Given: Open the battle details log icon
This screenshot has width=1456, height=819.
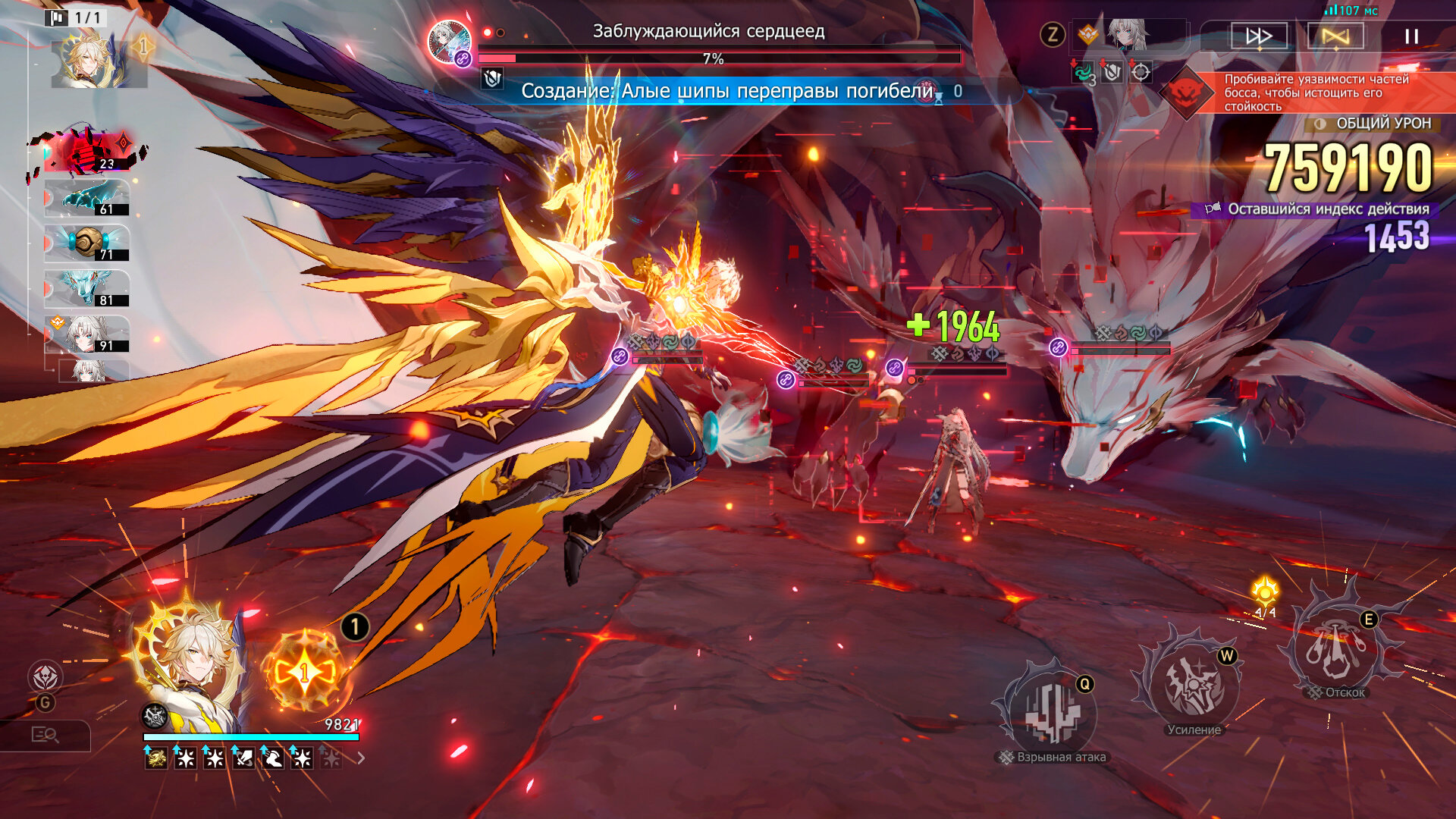Looking at the screenshot, I should (45, 734).
